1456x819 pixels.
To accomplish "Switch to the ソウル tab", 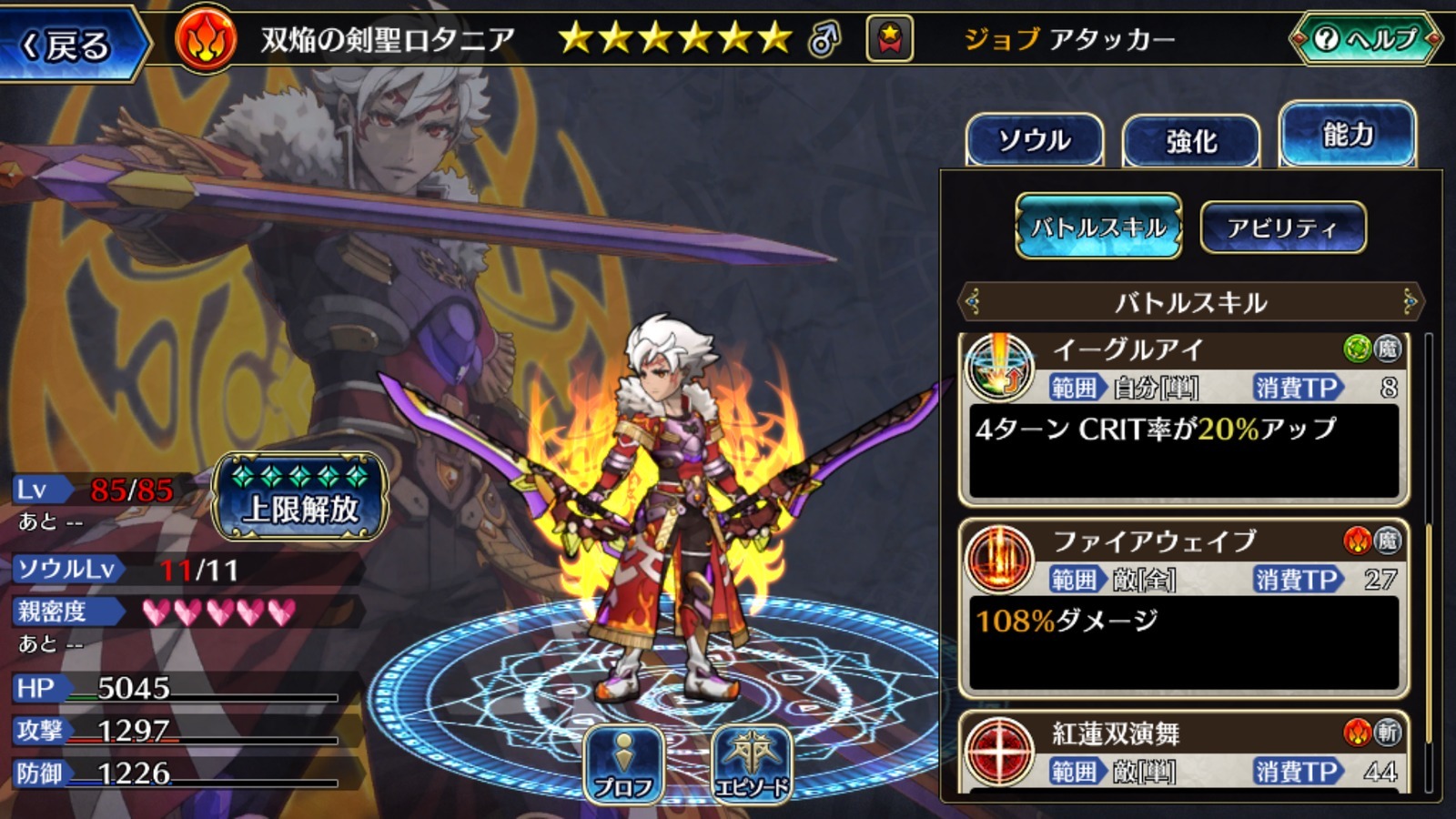I will (x=1034, y=140).
